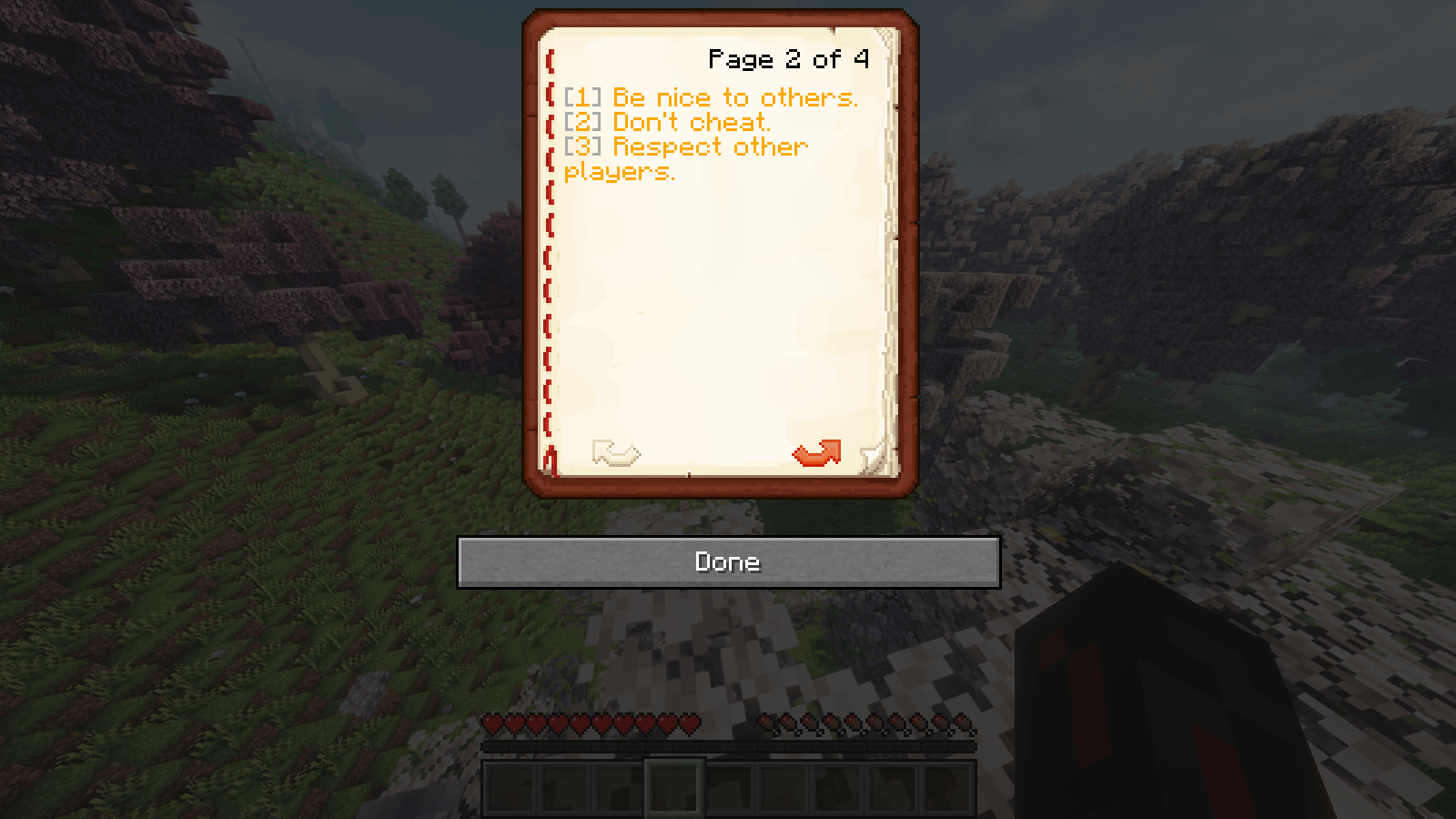1456x819 pixels.
Task: Click the Page 2 of 4 indicator
Action: [788, 60]
